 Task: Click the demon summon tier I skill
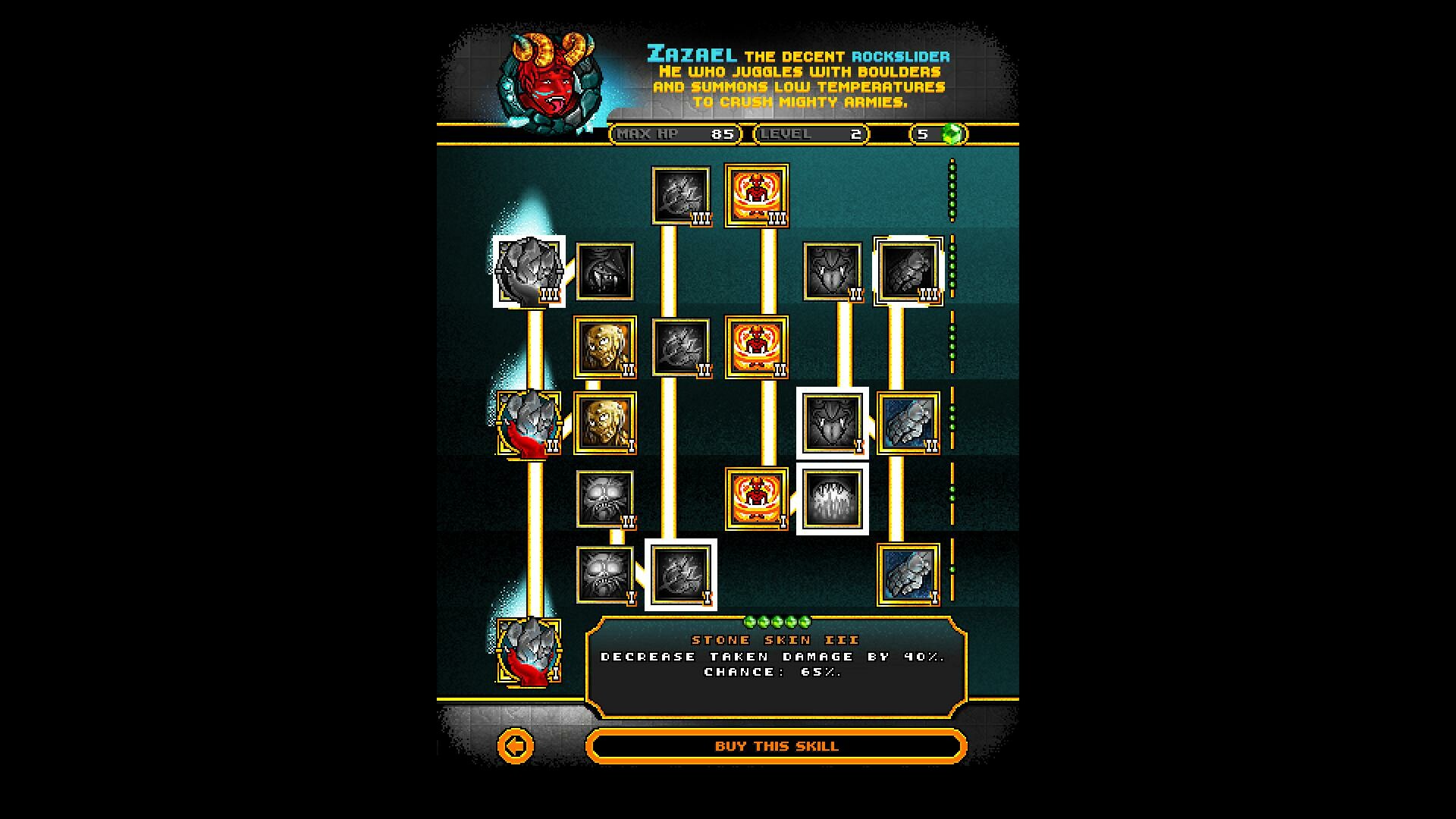click(x=758, y=499)
